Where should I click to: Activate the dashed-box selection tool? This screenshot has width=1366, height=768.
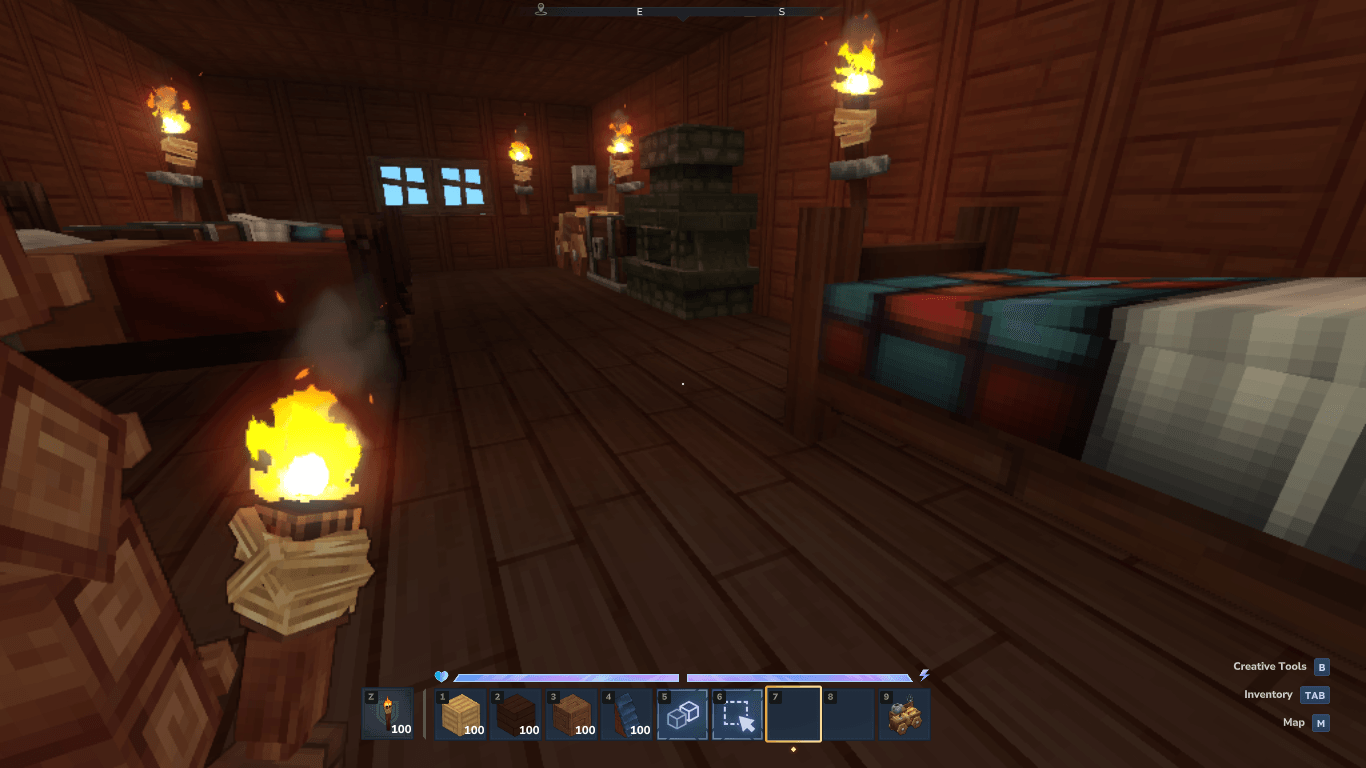point(738,714)
